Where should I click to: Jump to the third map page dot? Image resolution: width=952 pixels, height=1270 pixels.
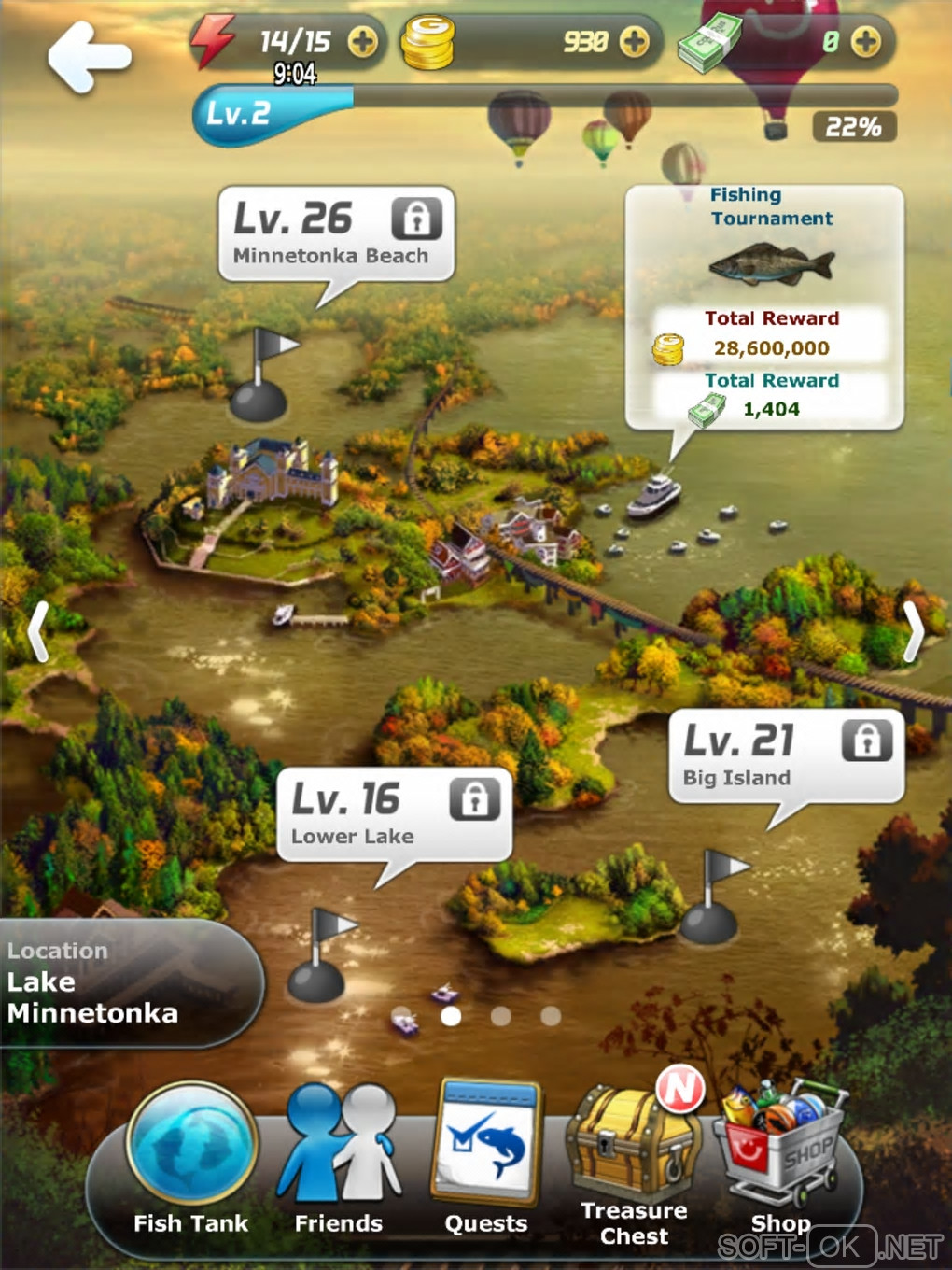501,1016
